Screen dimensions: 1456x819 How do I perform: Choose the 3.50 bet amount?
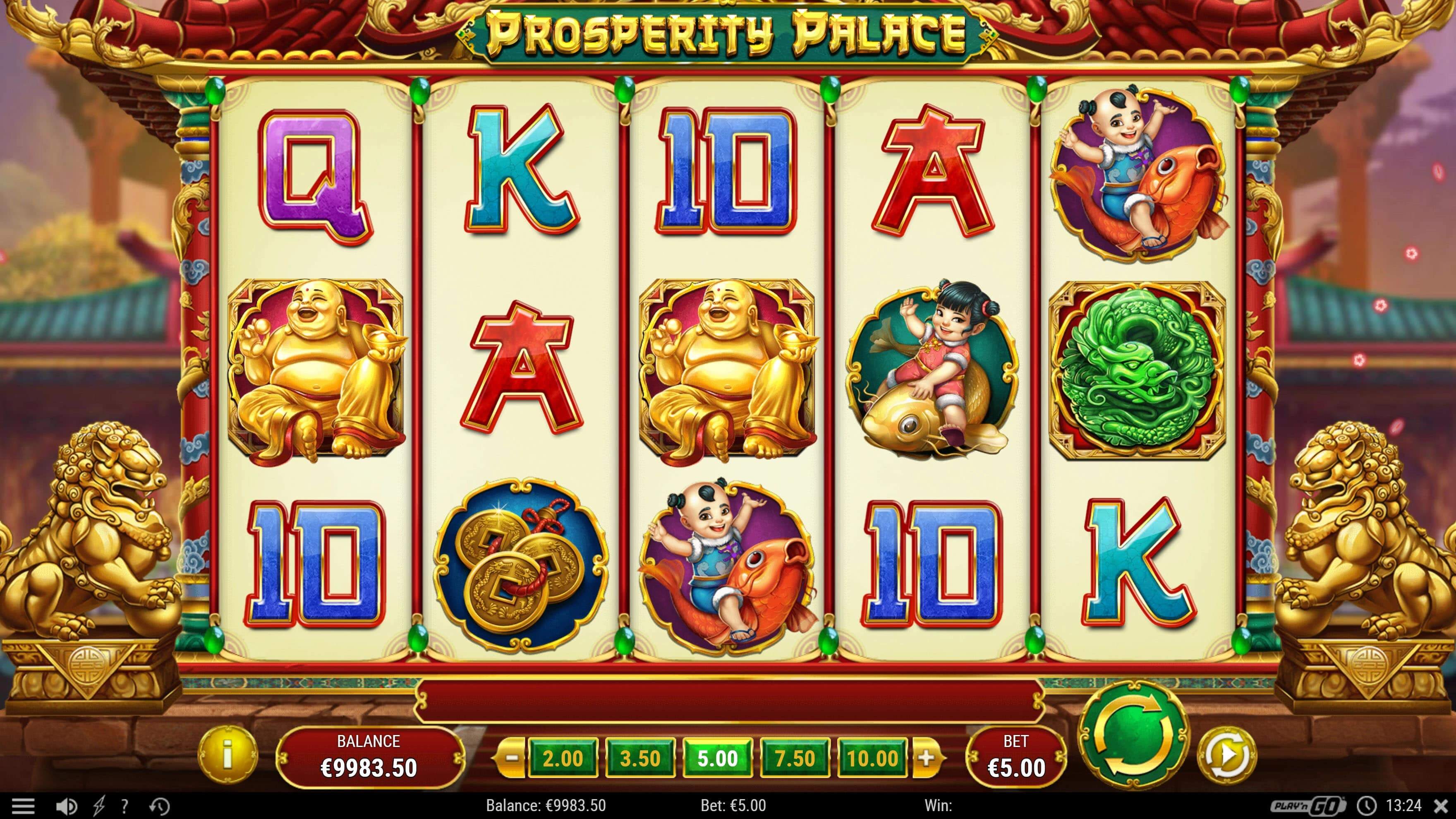(640, 758)
